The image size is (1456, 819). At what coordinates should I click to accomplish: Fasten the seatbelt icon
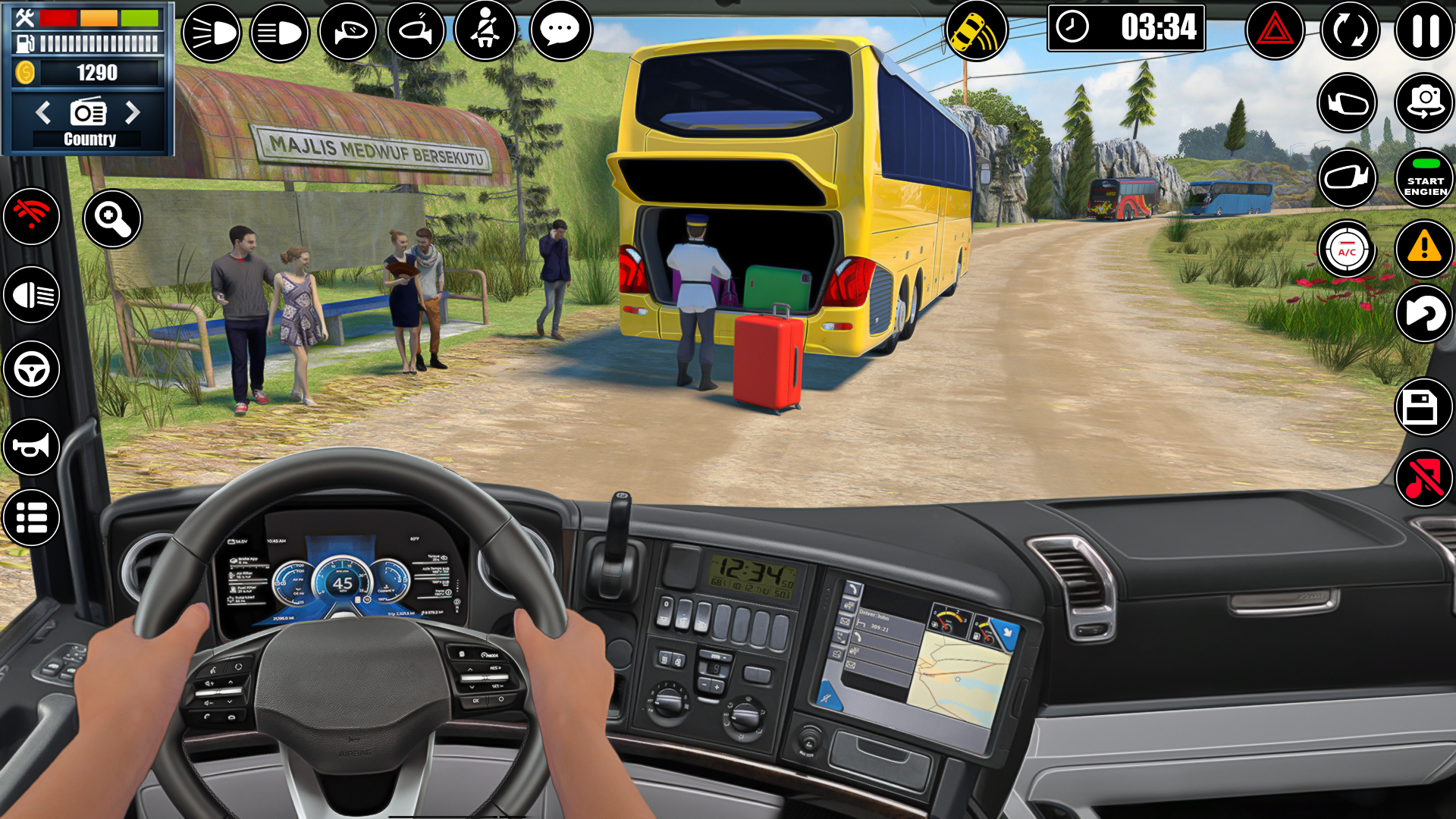coord(485,30)
